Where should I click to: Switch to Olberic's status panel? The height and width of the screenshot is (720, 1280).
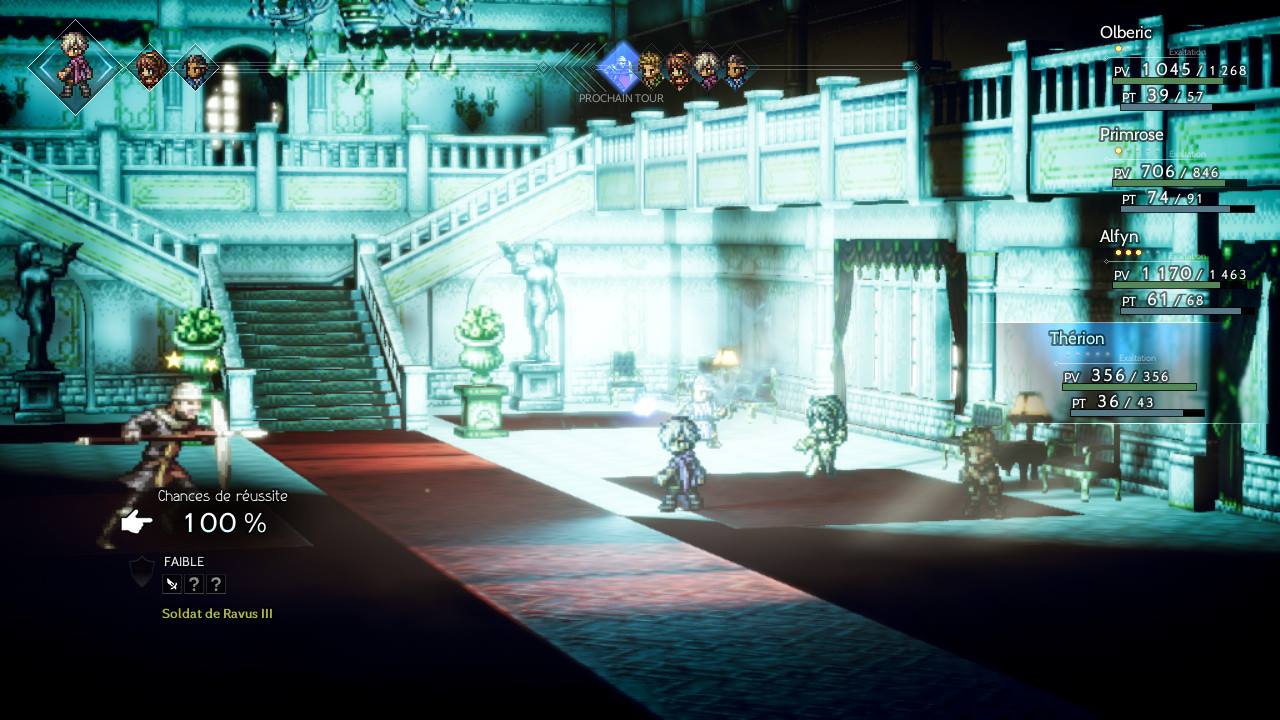[x=1124, y=33]
